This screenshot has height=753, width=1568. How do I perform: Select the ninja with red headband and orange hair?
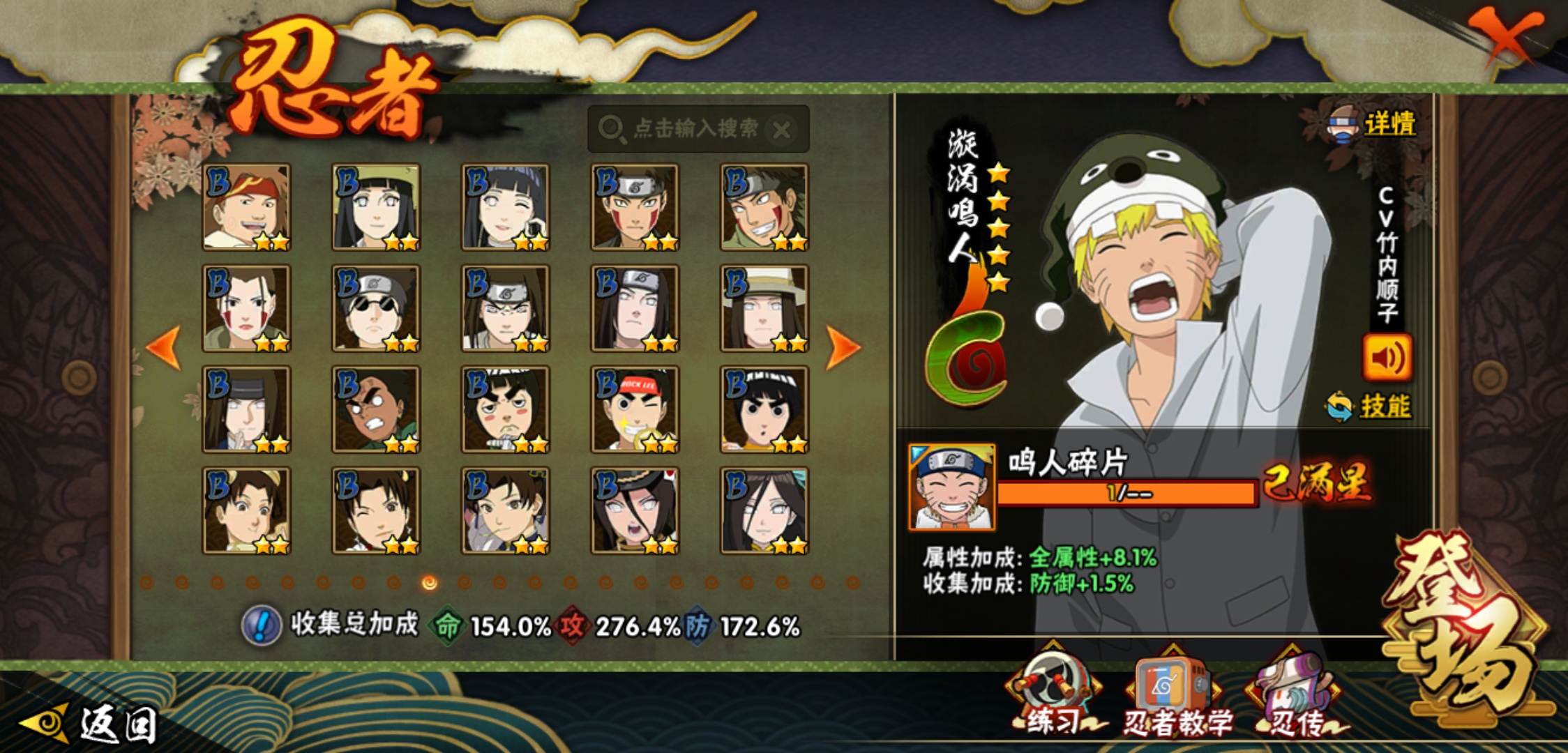coord(246,207)
